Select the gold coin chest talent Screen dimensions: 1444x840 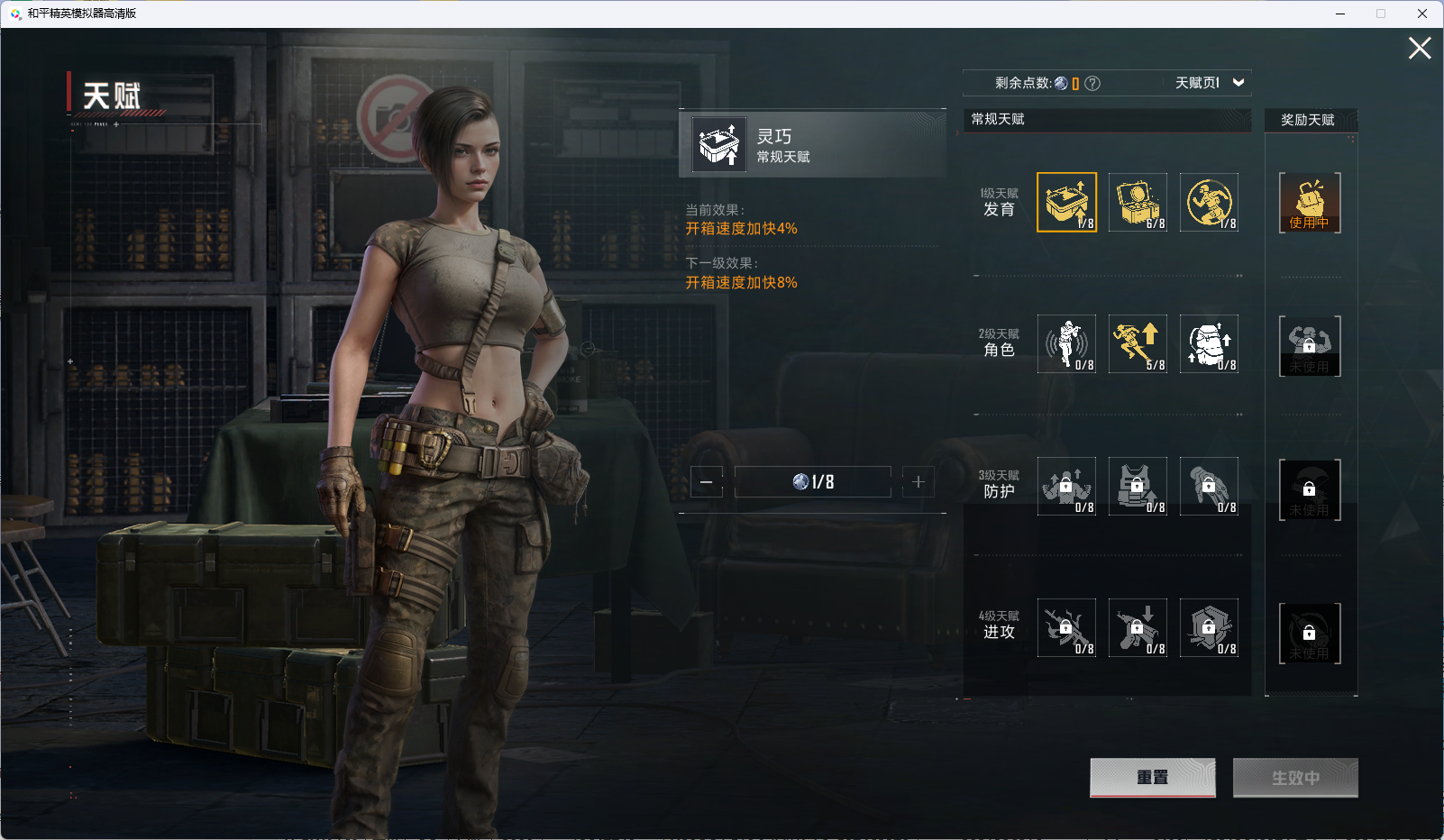coord(1138,203)
